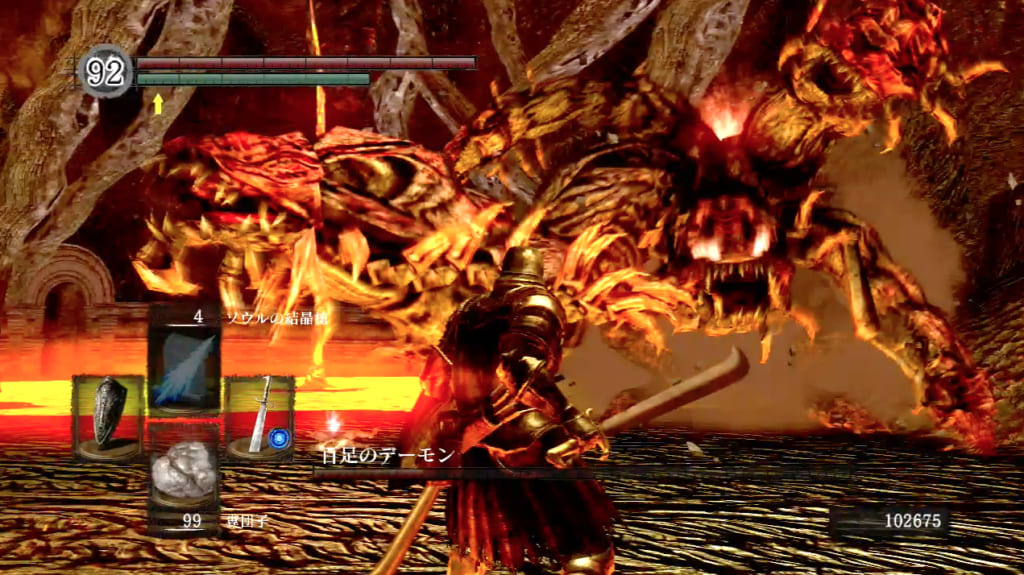Screen dimensions: 1024x575
Task: Select the shield in the left-hand slot
Action: point(107,416)
